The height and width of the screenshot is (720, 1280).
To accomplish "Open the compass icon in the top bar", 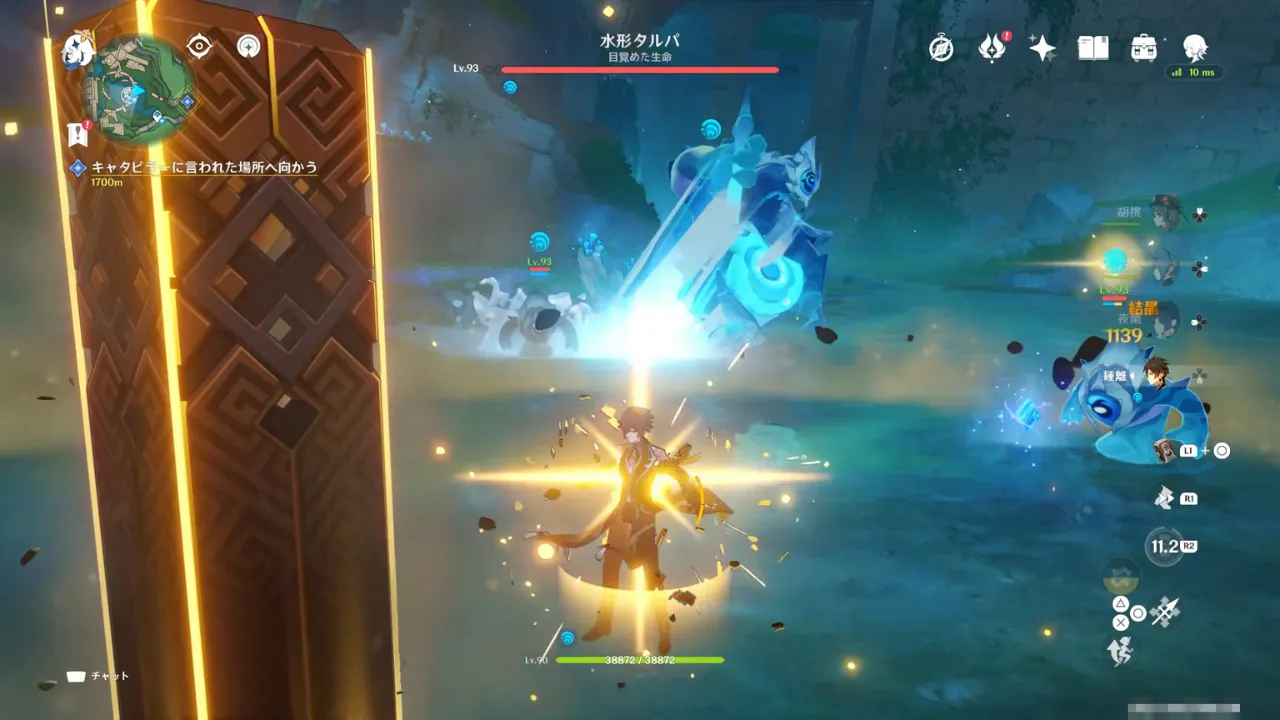I will click(941, 48).
